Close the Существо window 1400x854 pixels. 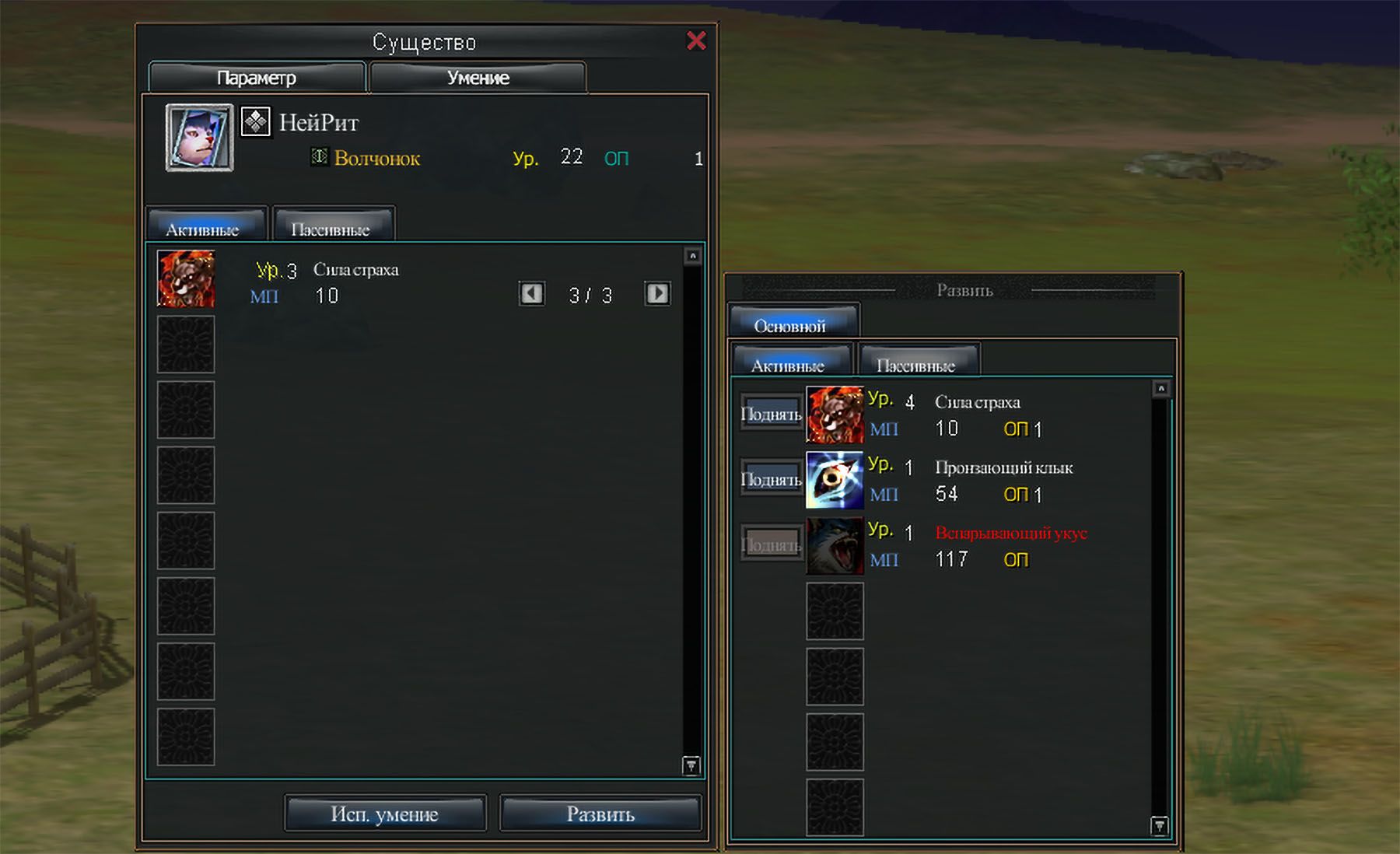pos(696,40)
